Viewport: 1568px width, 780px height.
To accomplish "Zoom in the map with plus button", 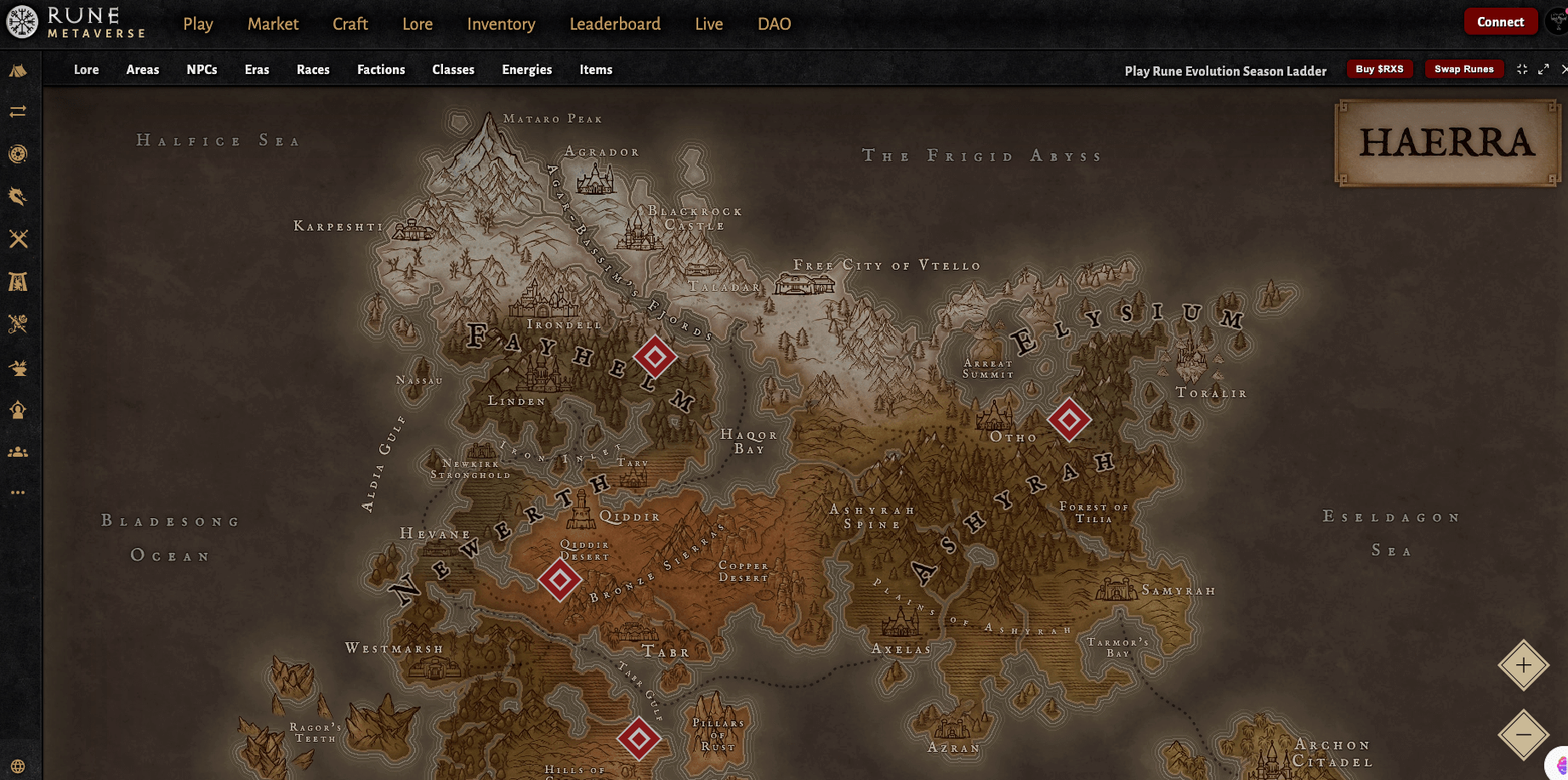I will [x=1523, y=665].
